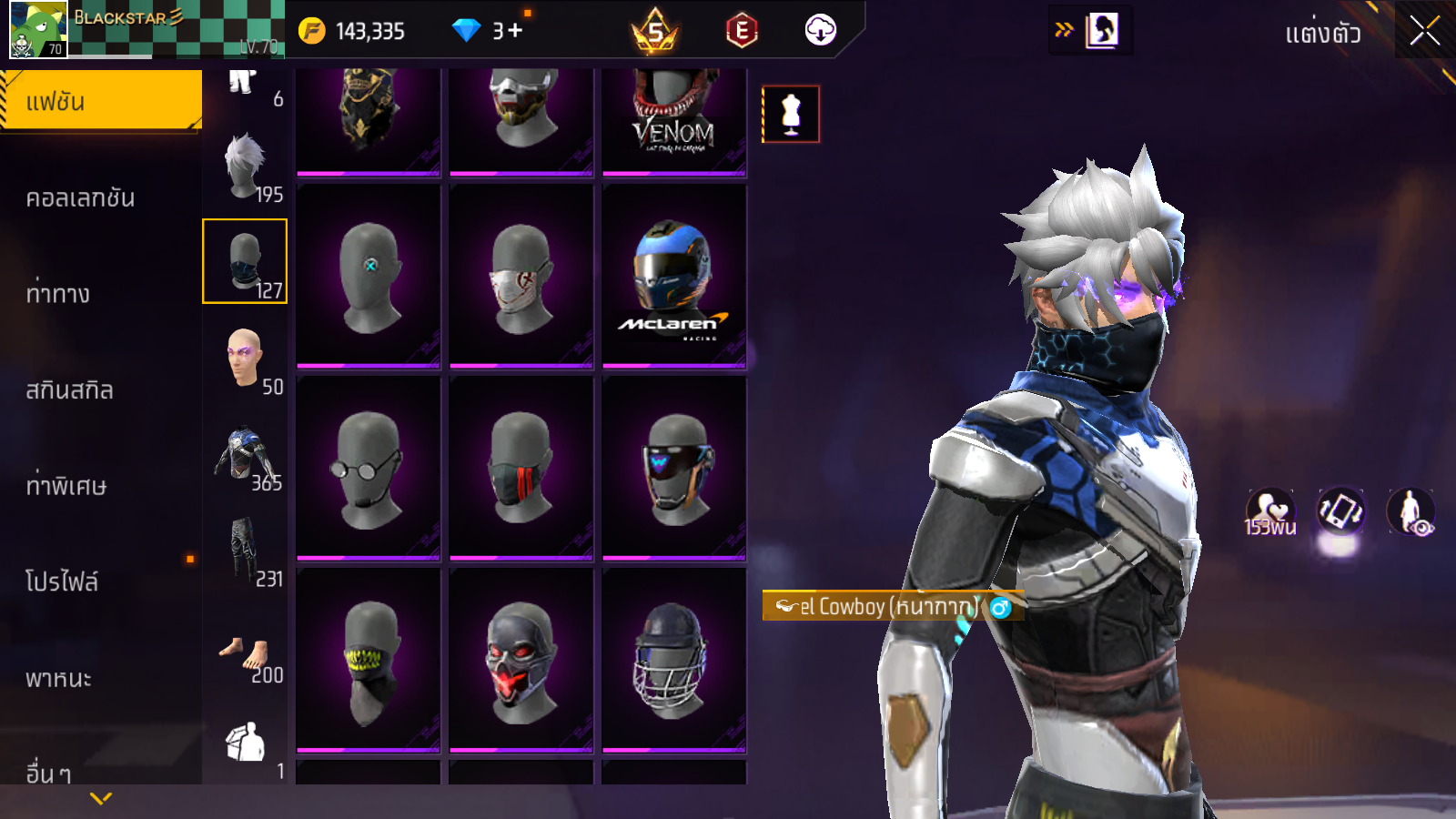Viewport: 1456px width, 819px height.
Task: Choose the pants category showing 231
Action: (246, 552)
